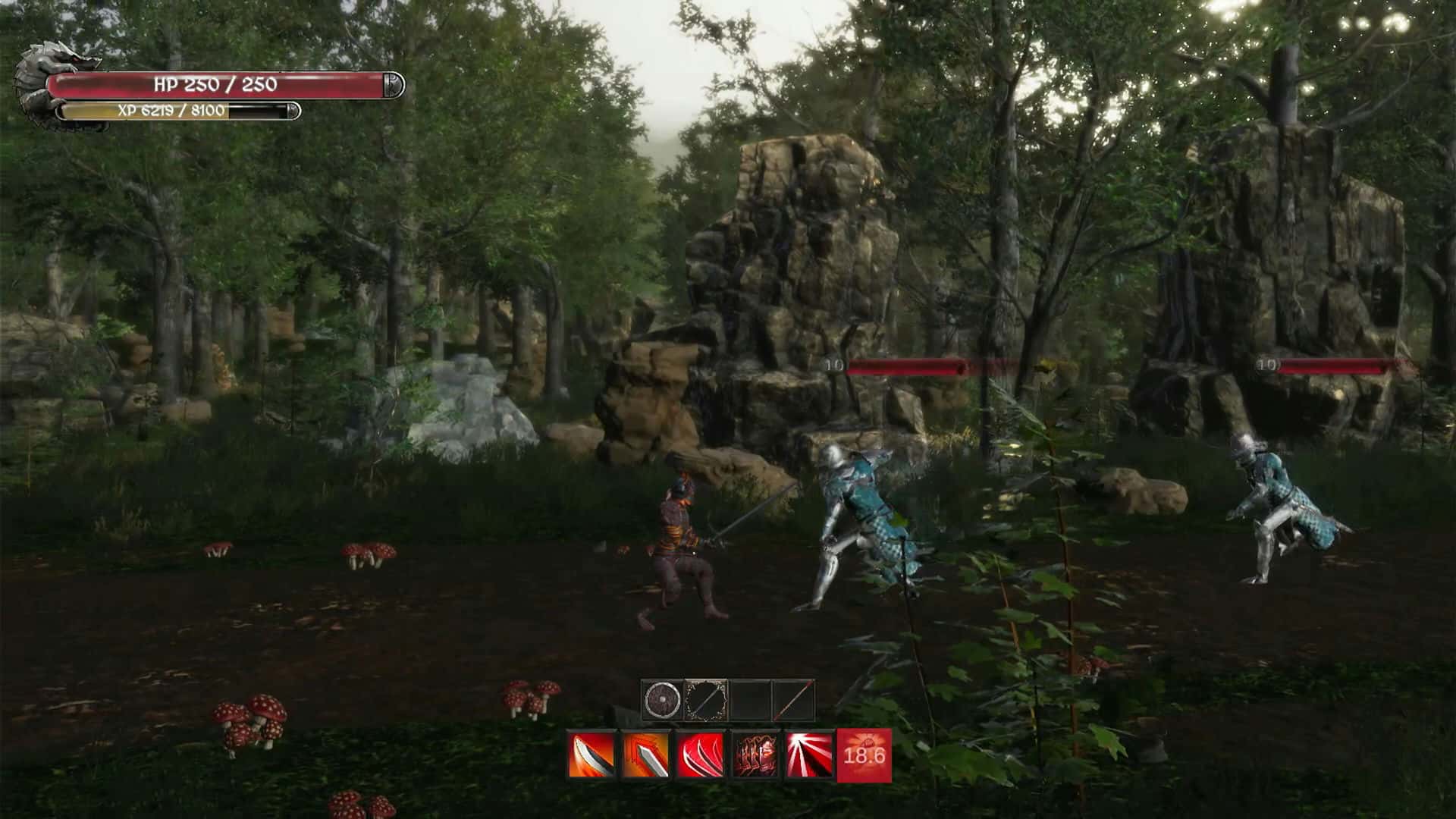Choose the ornate-framed bow slot
1456x819 pixels.
click(x=706, y=700)
